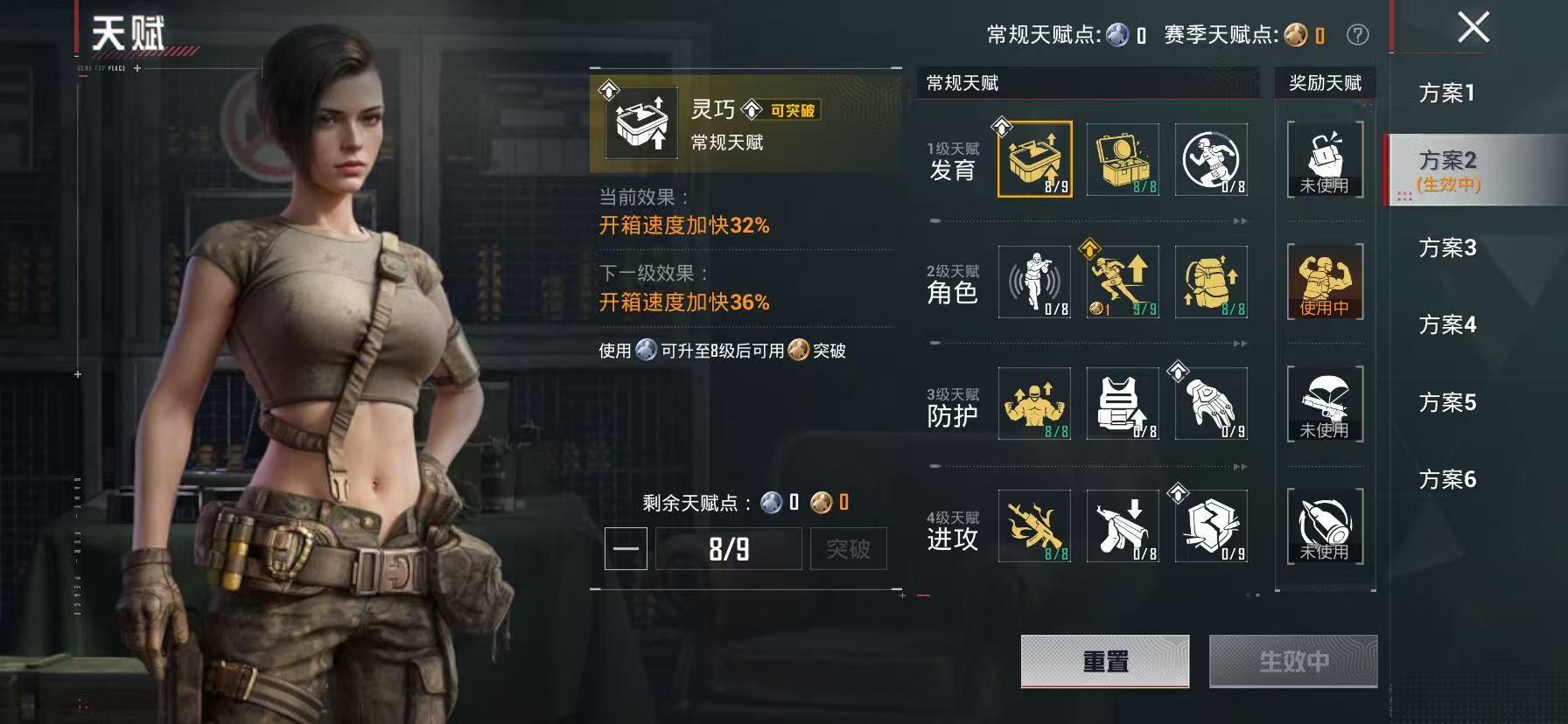Select the crate opening speed talent 灵巧

1037,157
